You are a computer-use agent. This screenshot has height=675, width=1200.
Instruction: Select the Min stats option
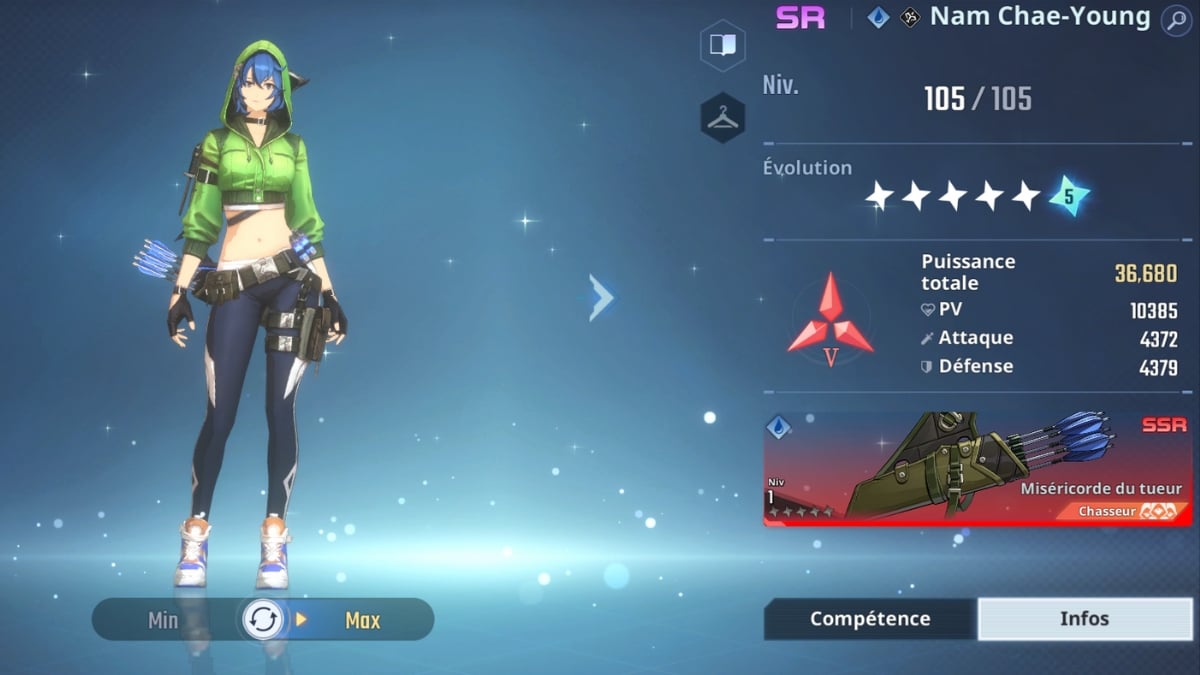click(163, 620)
